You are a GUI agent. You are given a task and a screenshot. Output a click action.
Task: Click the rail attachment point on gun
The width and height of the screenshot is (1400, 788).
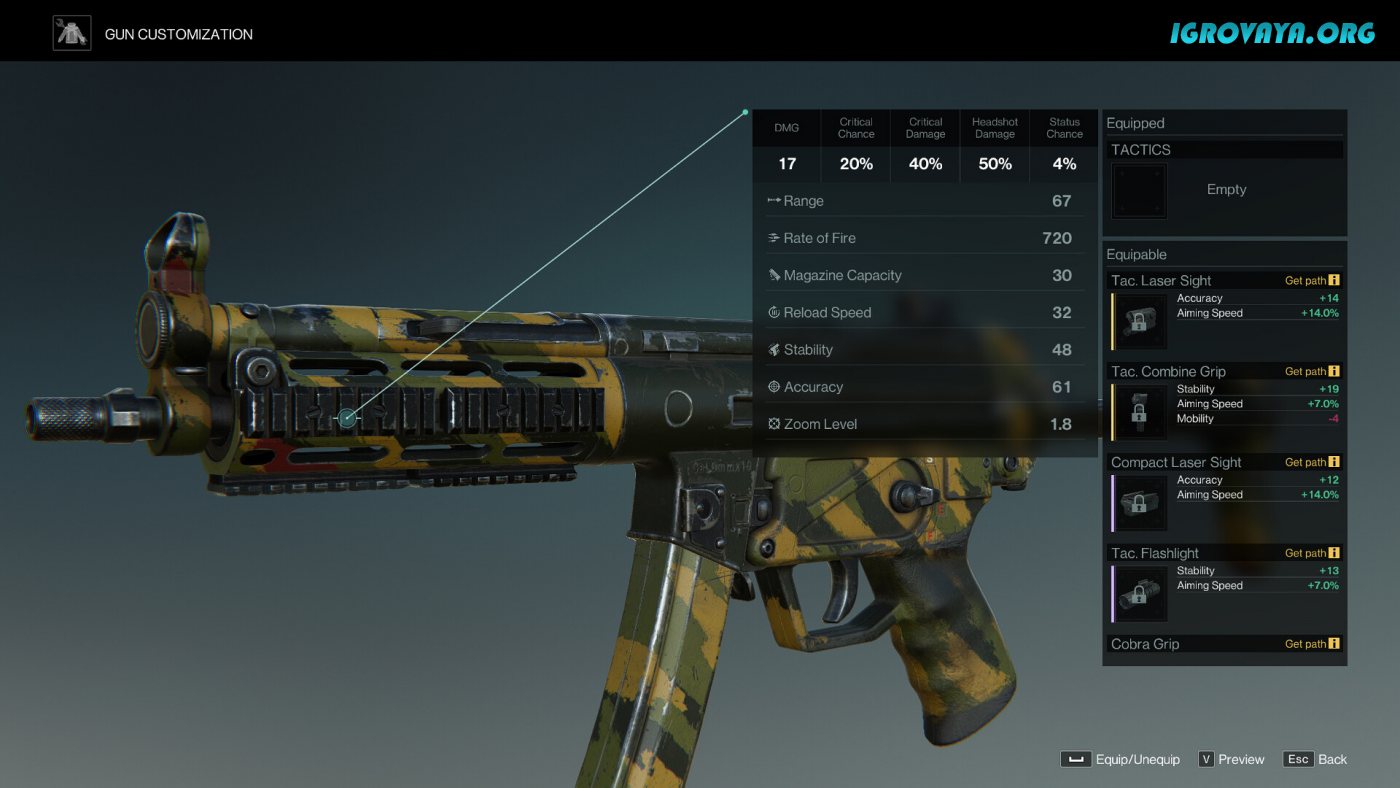point(347,418)
